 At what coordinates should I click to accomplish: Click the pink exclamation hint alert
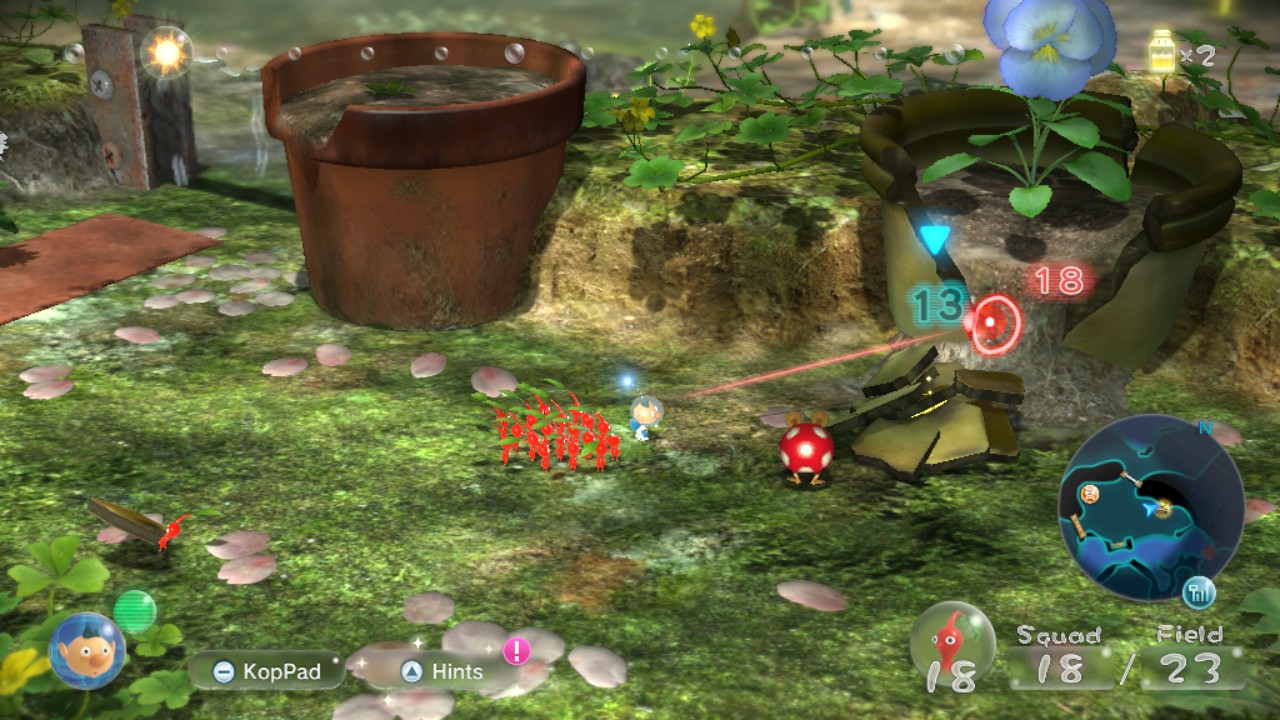tap(516, 651)
